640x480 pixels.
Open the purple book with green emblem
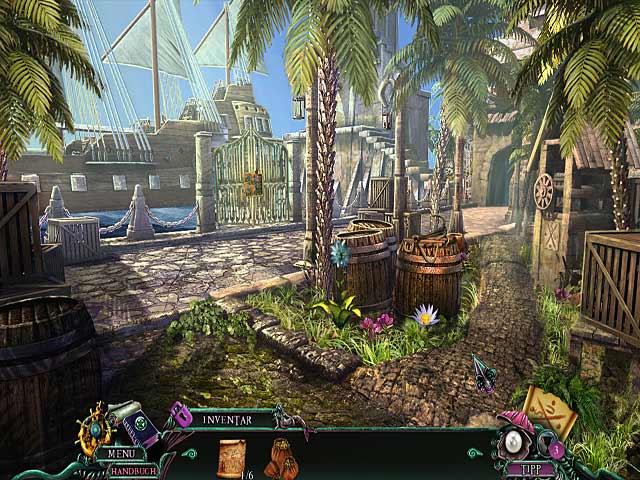click(141, 427)
